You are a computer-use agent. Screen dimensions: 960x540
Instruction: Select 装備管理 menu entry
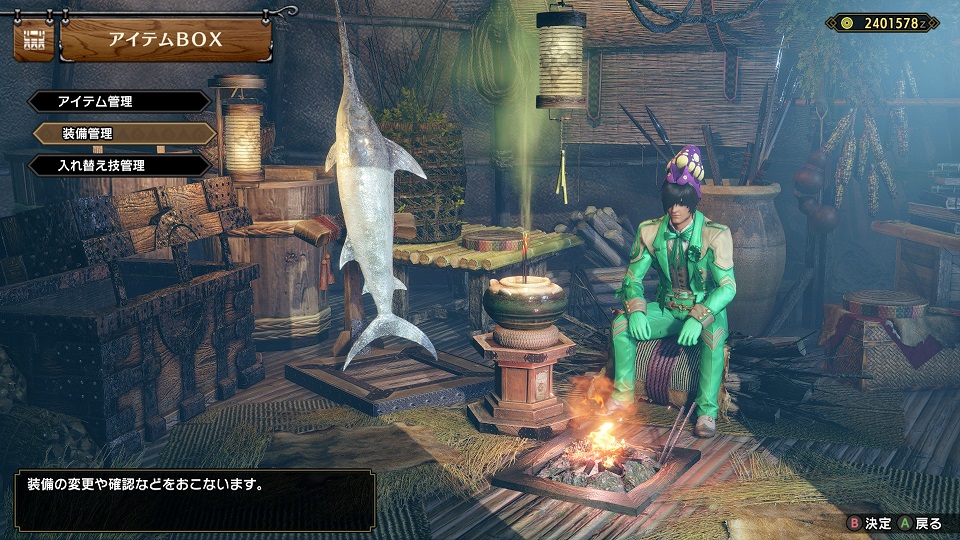pyautogui.click(x=124, y=133)
